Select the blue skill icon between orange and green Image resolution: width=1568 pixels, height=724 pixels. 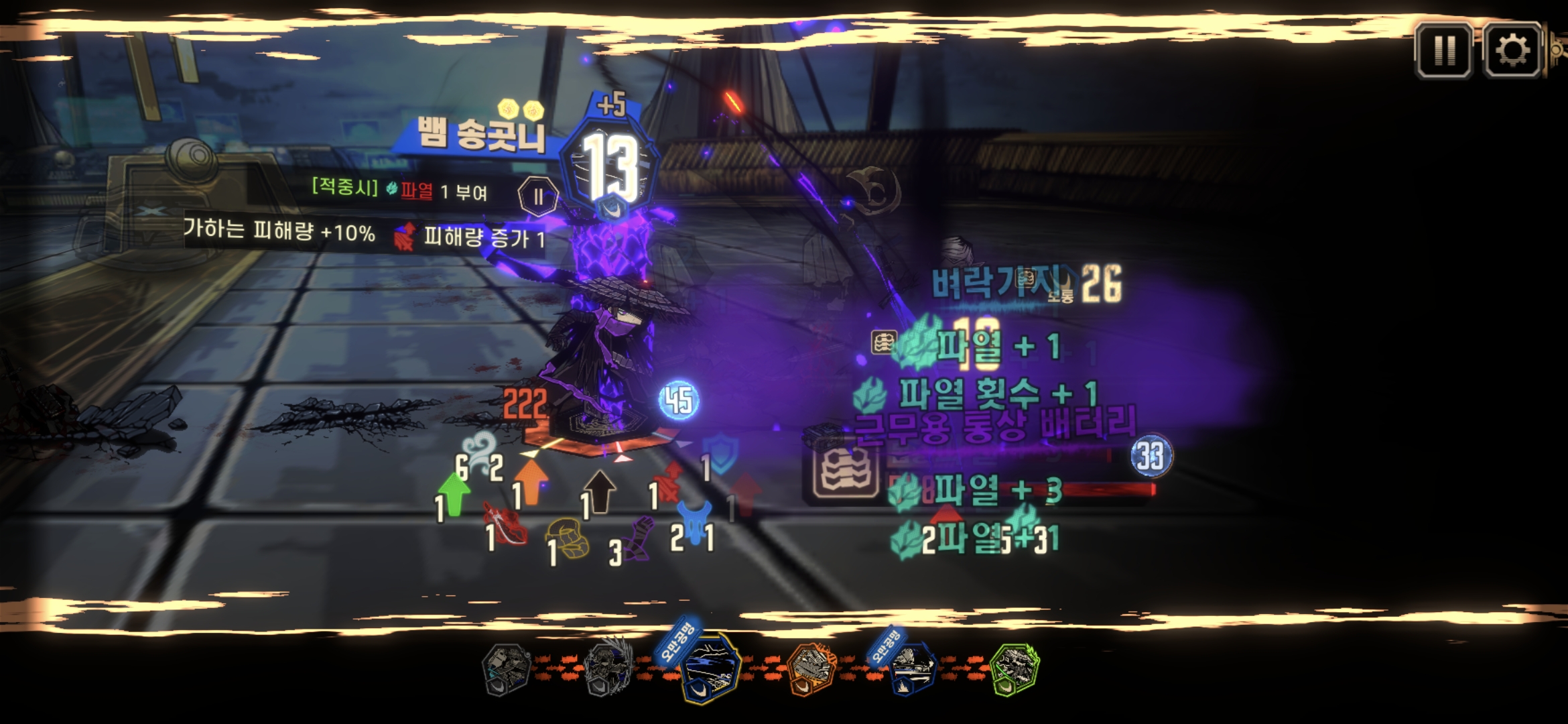pos(913,668)
